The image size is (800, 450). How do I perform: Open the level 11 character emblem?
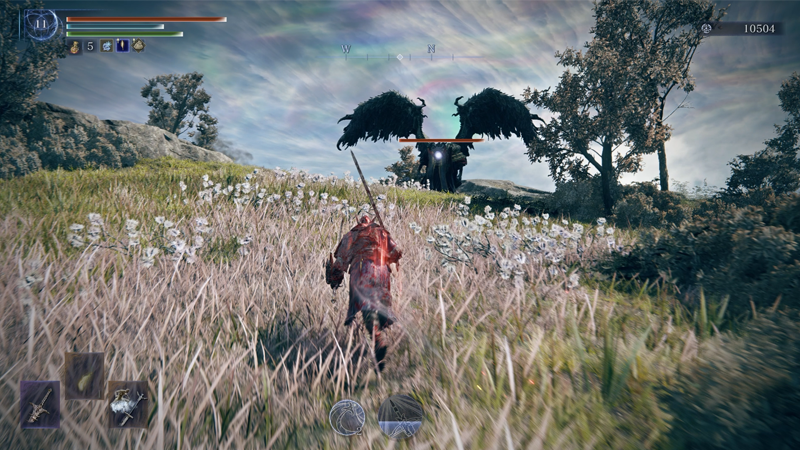coord(41,24)
